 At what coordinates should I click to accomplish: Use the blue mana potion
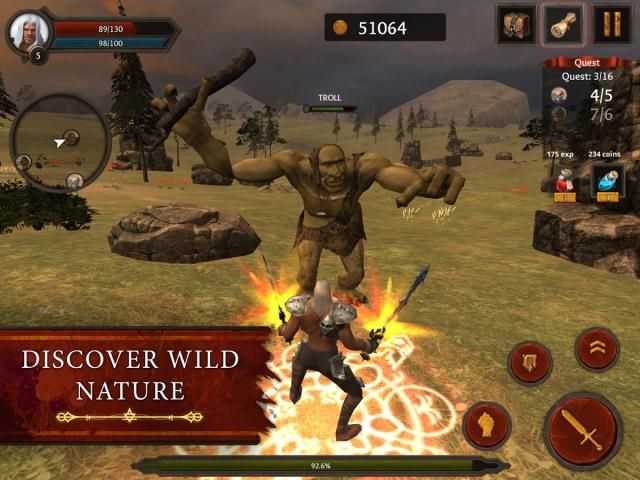click(x=607, y=182)
